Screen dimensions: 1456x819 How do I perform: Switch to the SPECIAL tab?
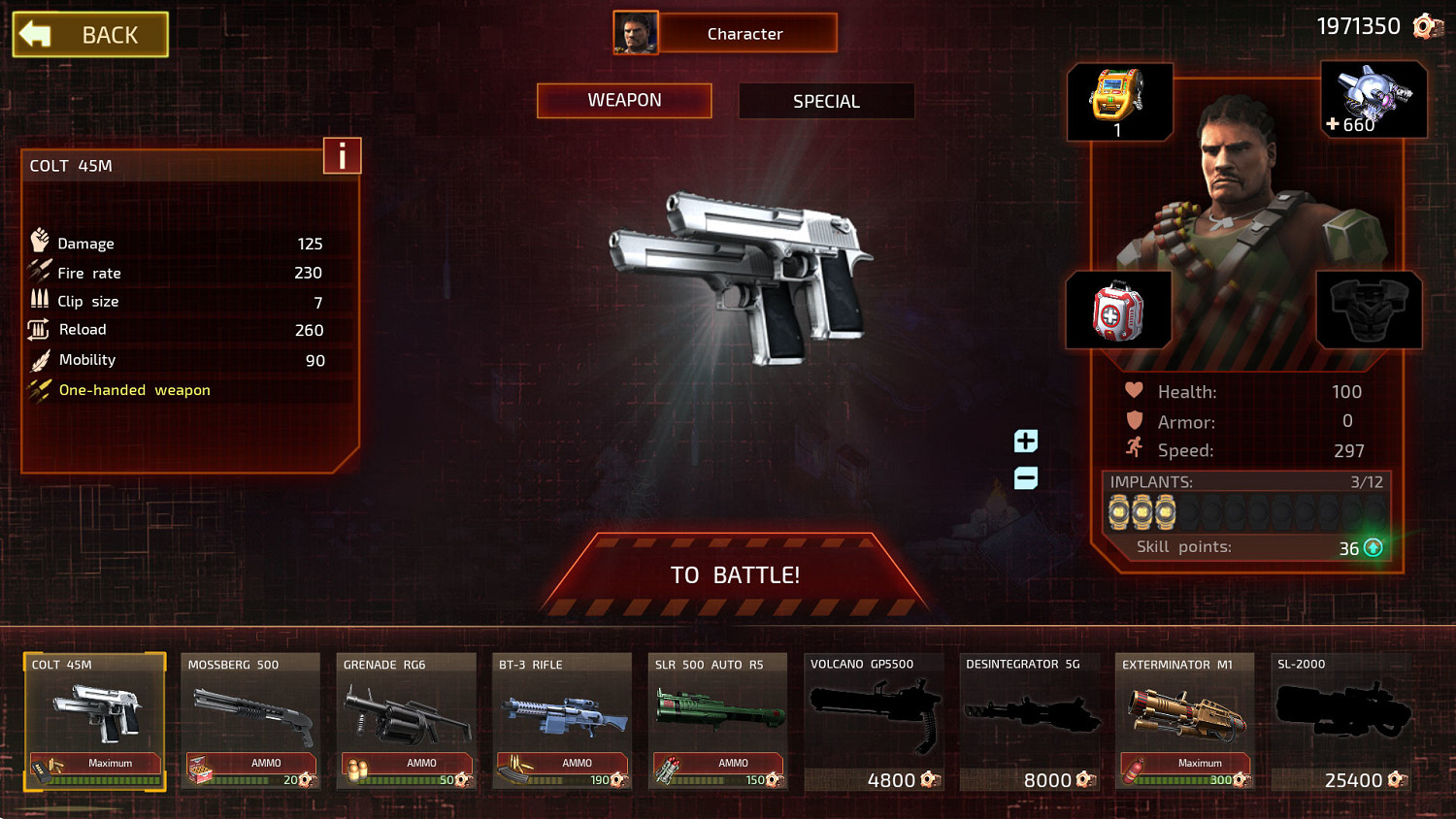(x=826, y=101)
